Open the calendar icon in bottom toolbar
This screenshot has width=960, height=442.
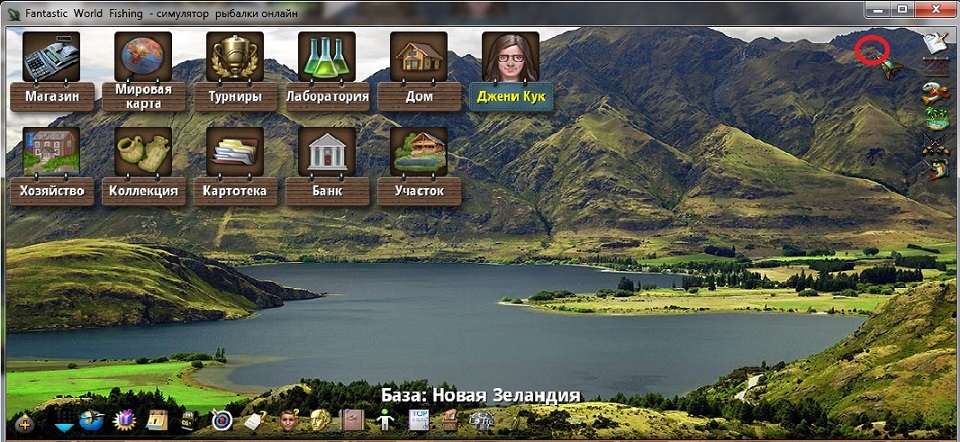(157, 421)
